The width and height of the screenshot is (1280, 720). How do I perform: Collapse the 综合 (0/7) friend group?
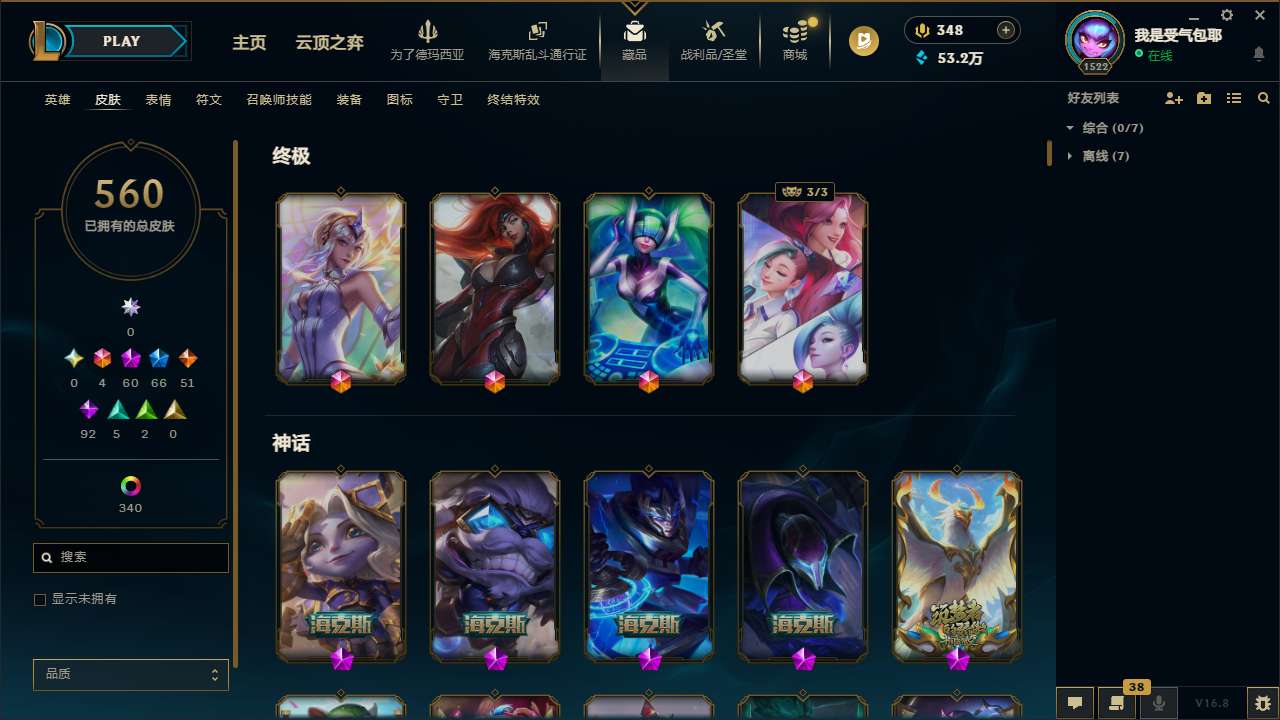tap(1070, 128)
